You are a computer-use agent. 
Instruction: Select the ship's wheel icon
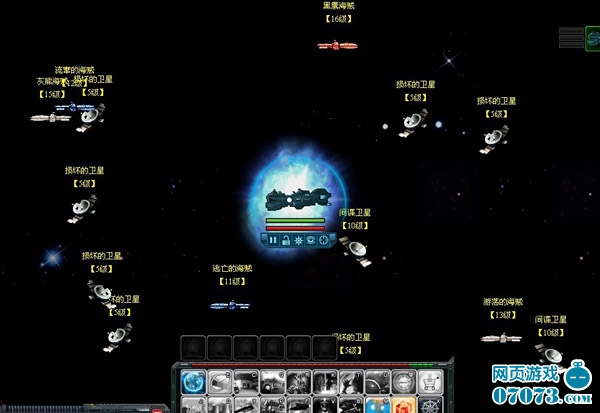pos(430,406)
